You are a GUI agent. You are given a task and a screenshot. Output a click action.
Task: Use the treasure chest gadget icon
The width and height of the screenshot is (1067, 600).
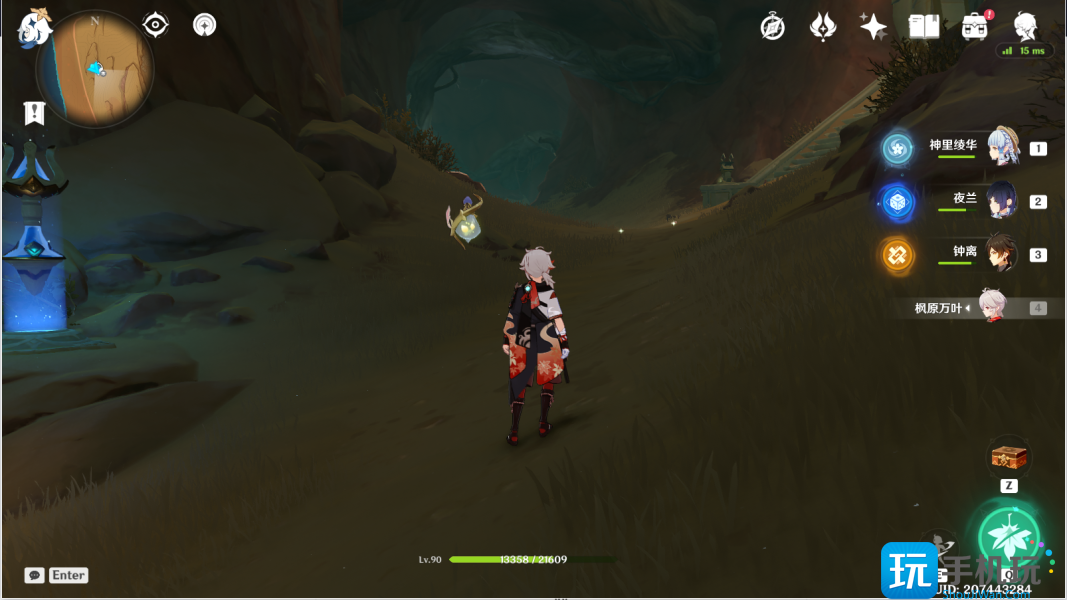1008,457
